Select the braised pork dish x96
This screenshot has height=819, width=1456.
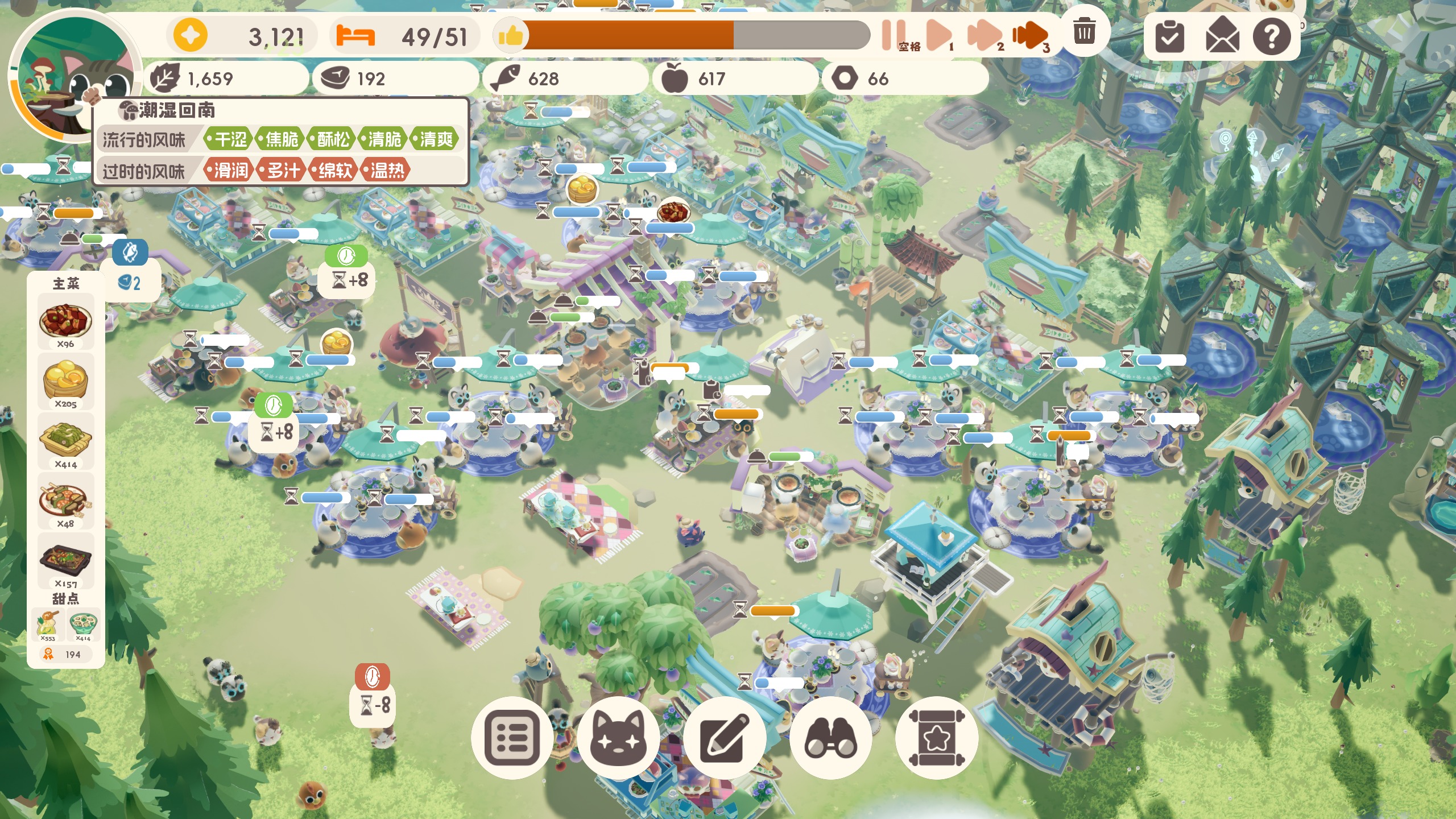(x=65, y=321)
